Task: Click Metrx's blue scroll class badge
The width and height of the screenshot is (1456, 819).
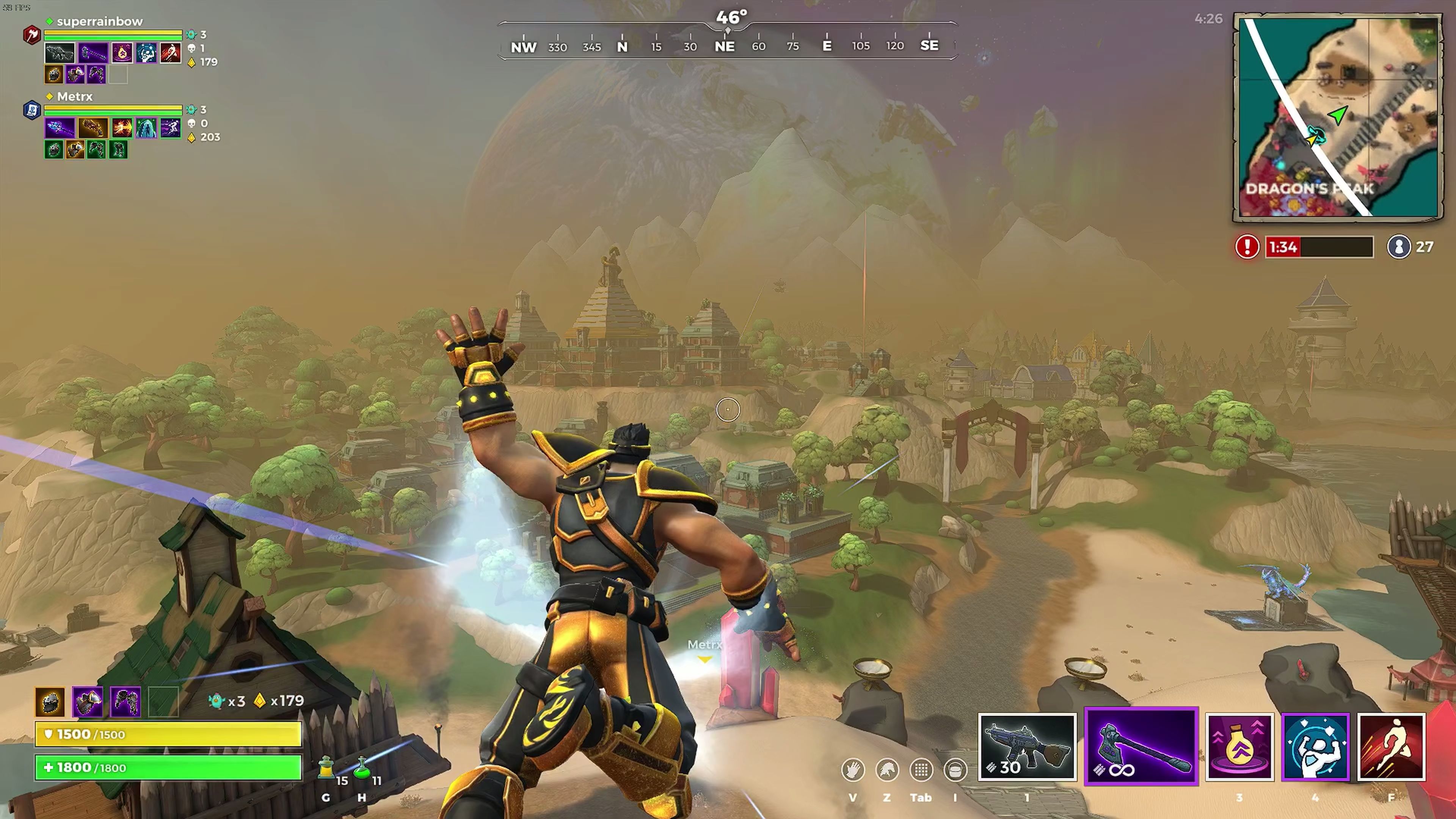Action: [x=31, y=110]
